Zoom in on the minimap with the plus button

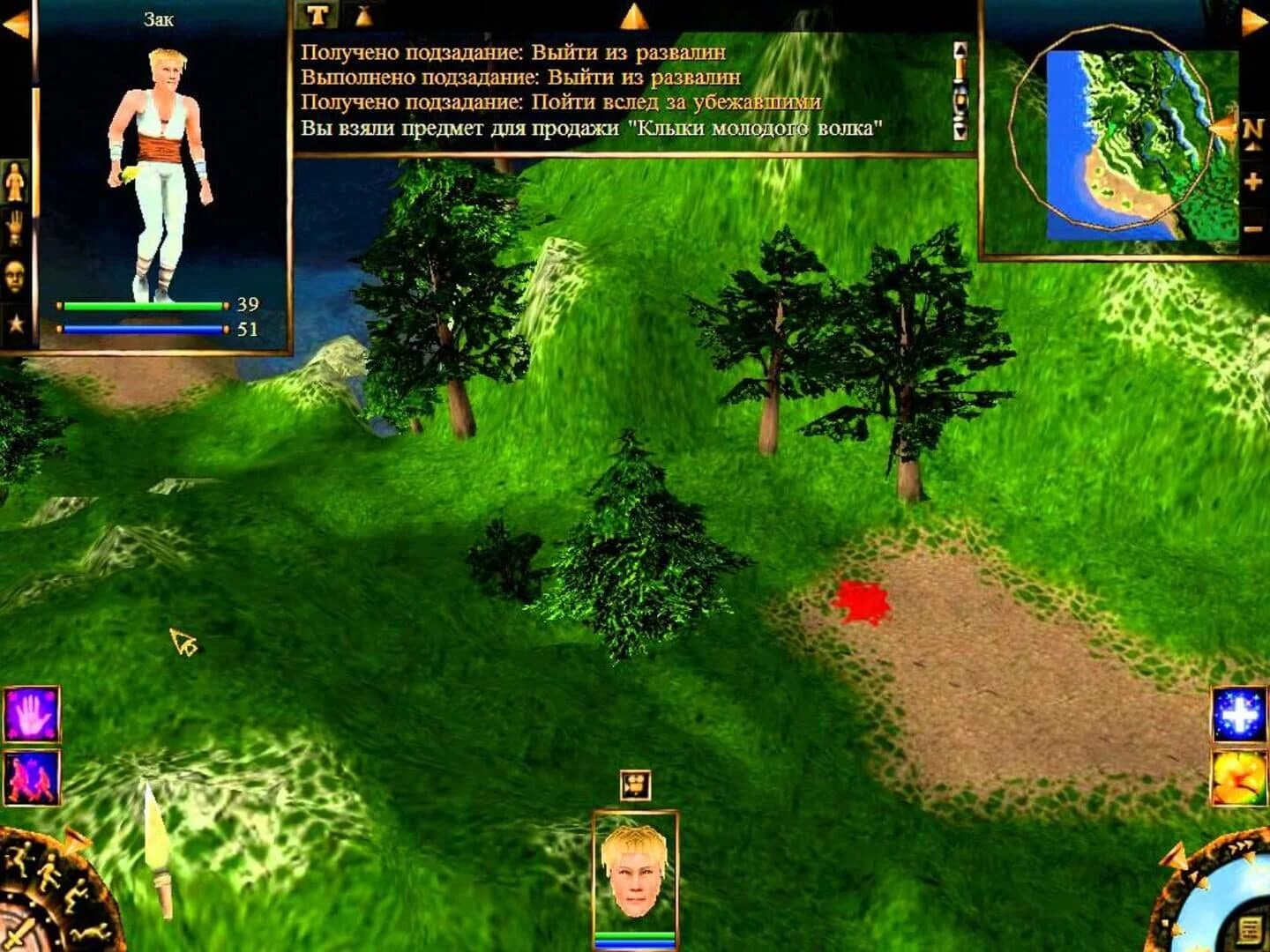point(1253,181)
